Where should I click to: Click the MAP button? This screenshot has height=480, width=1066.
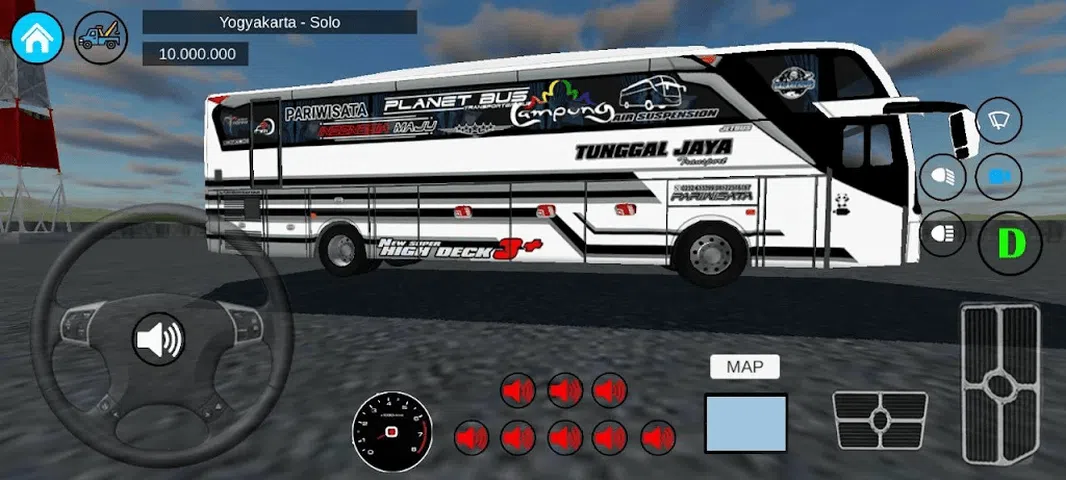pos(745,367)
